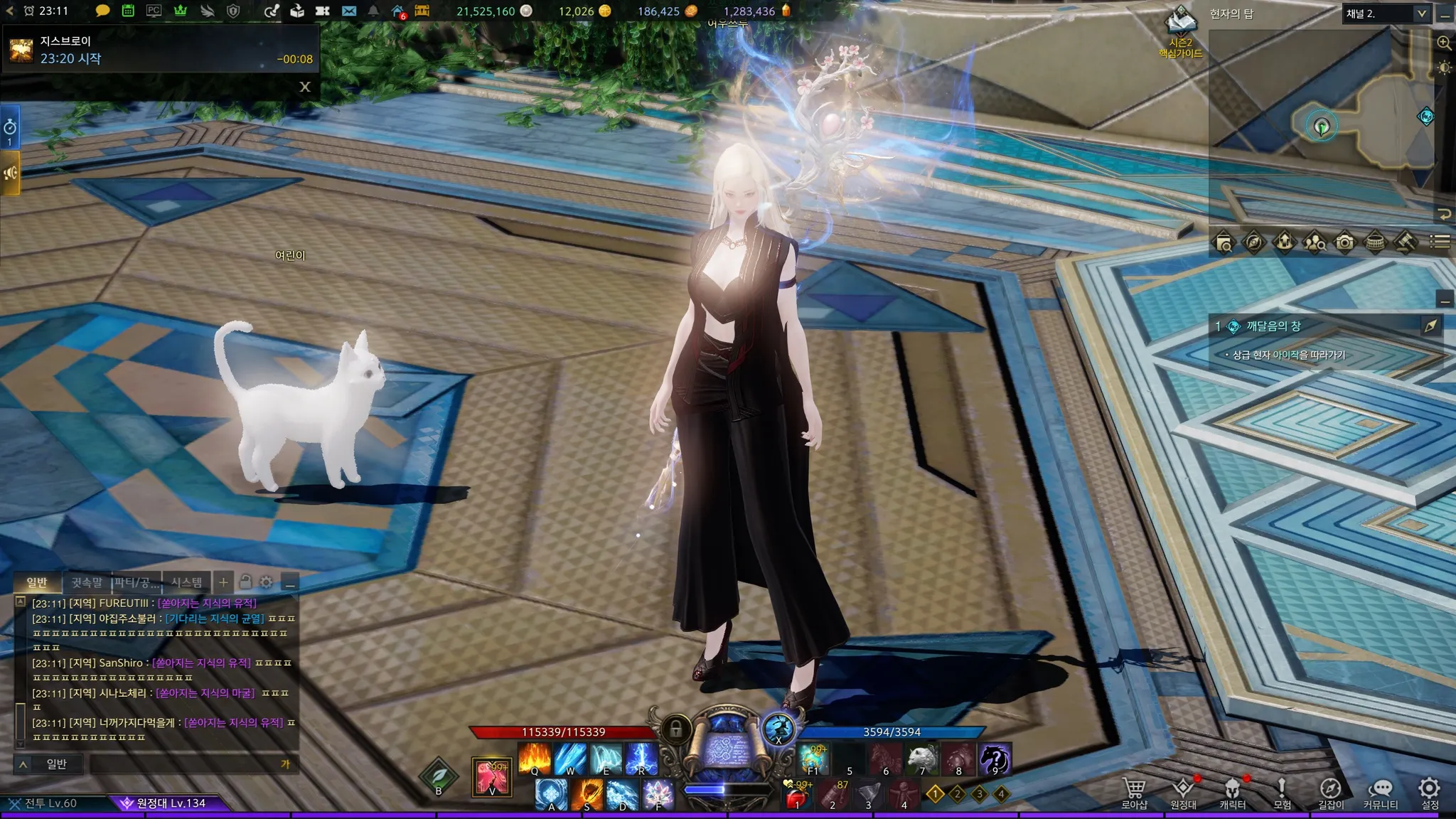
Task: Switch to the 귓속말 whisper chat tab
Action: pos(87,582)
